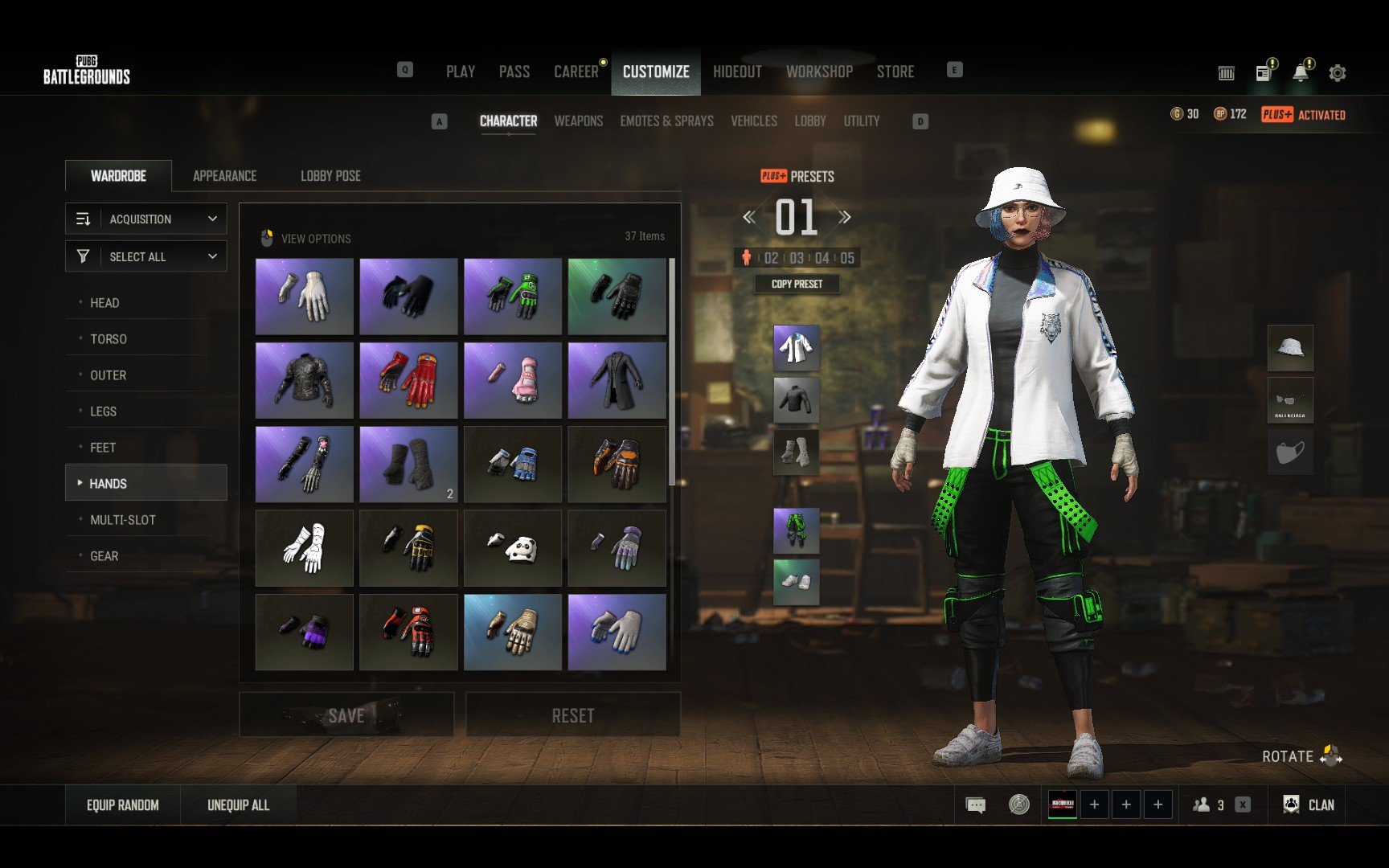Viewport: 1389px width, 868px height.
Task: Equip a random outfit
Action: tap(123, 805)
